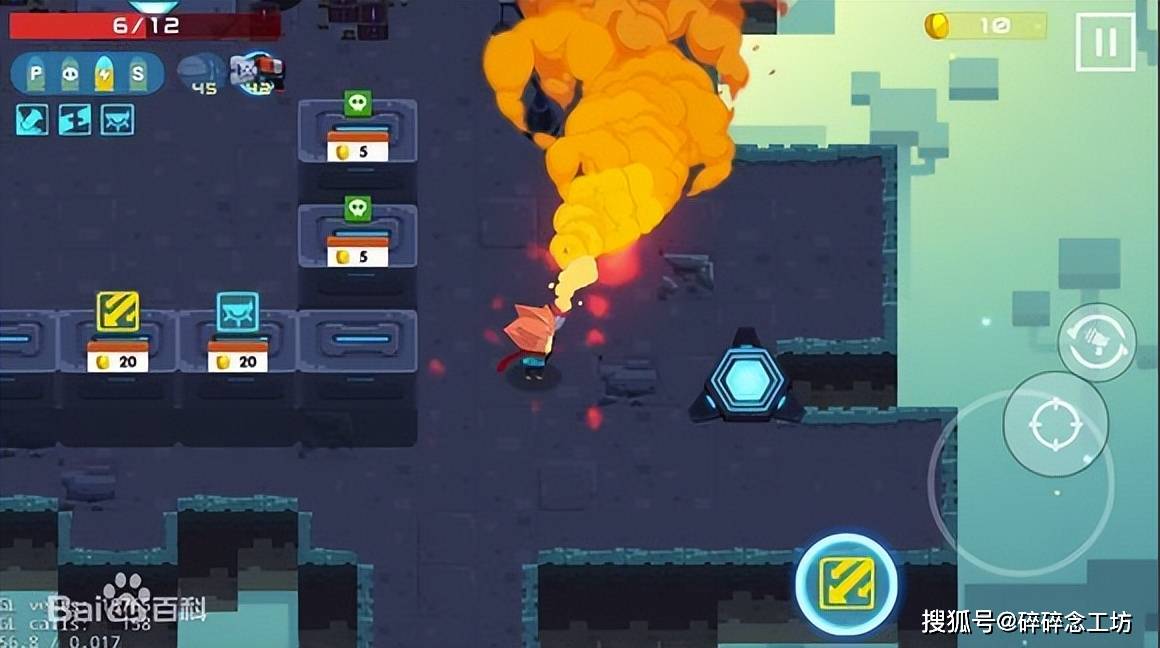Tap the weapon swap button
The width and height of the screenshot is (1160, 648).
coord(1096,342)
